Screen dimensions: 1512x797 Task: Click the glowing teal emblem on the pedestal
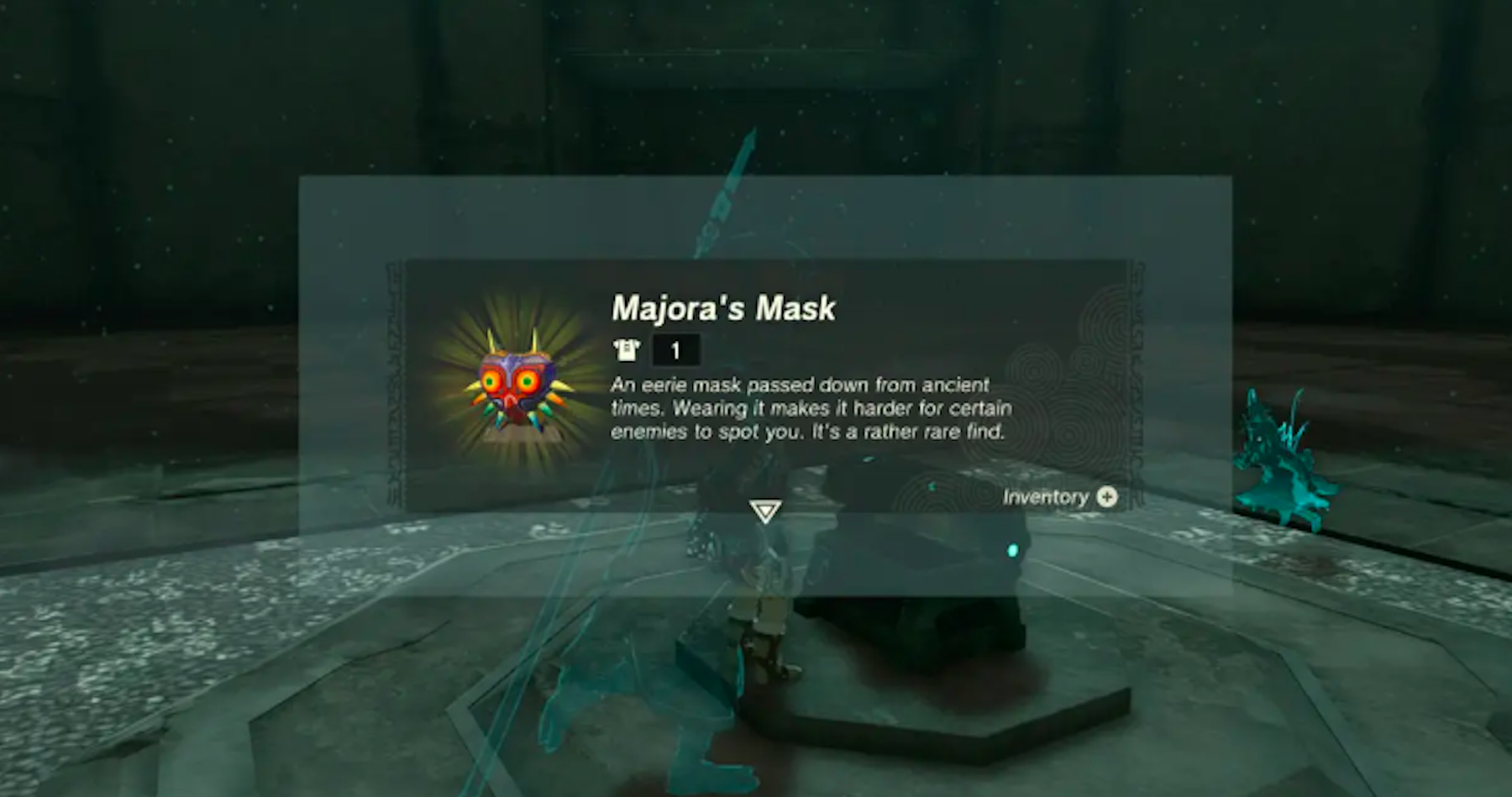[1013, 551]
